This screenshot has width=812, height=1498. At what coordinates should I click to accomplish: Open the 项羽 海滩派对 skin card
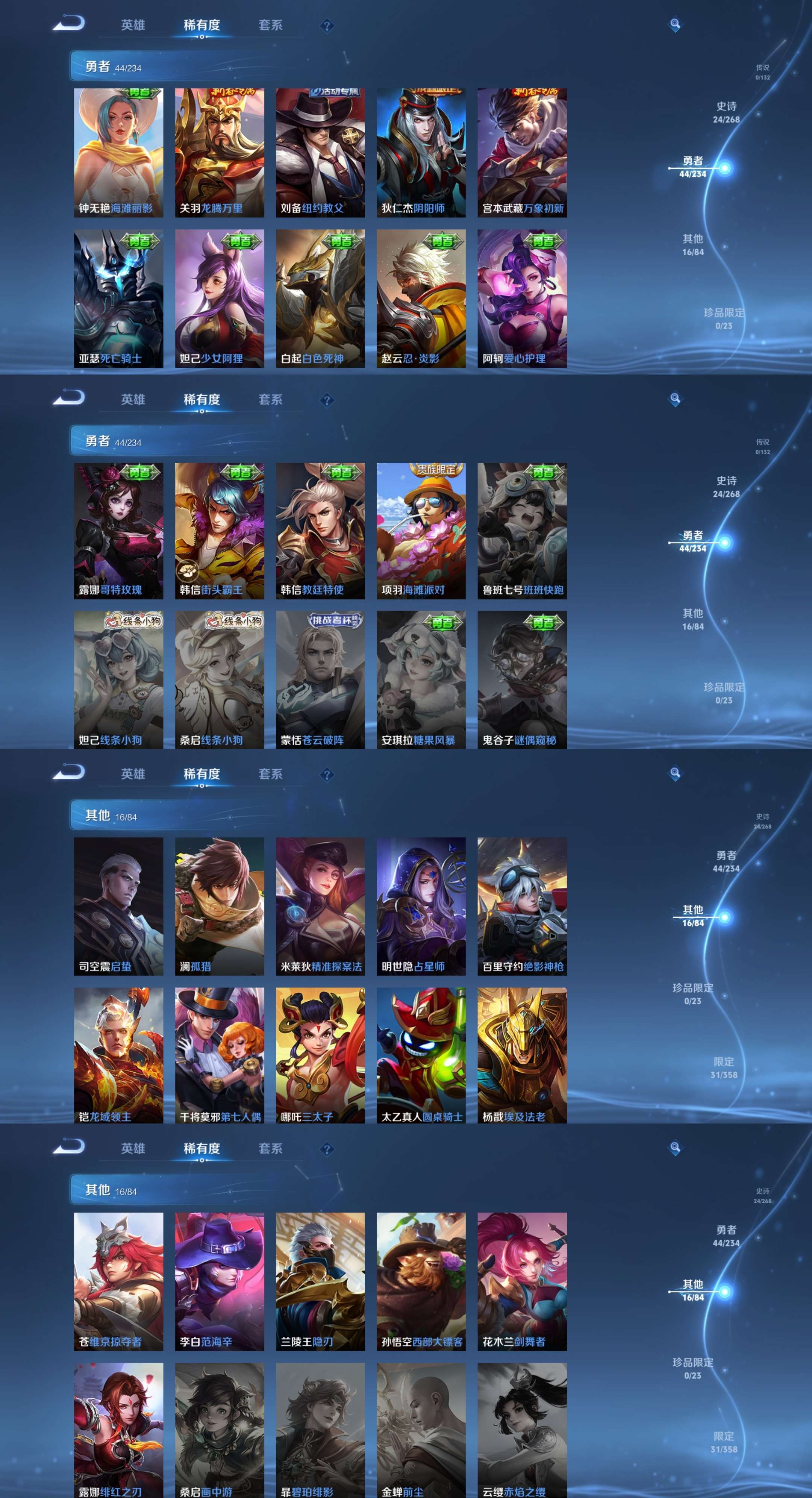tap(421, 530)
